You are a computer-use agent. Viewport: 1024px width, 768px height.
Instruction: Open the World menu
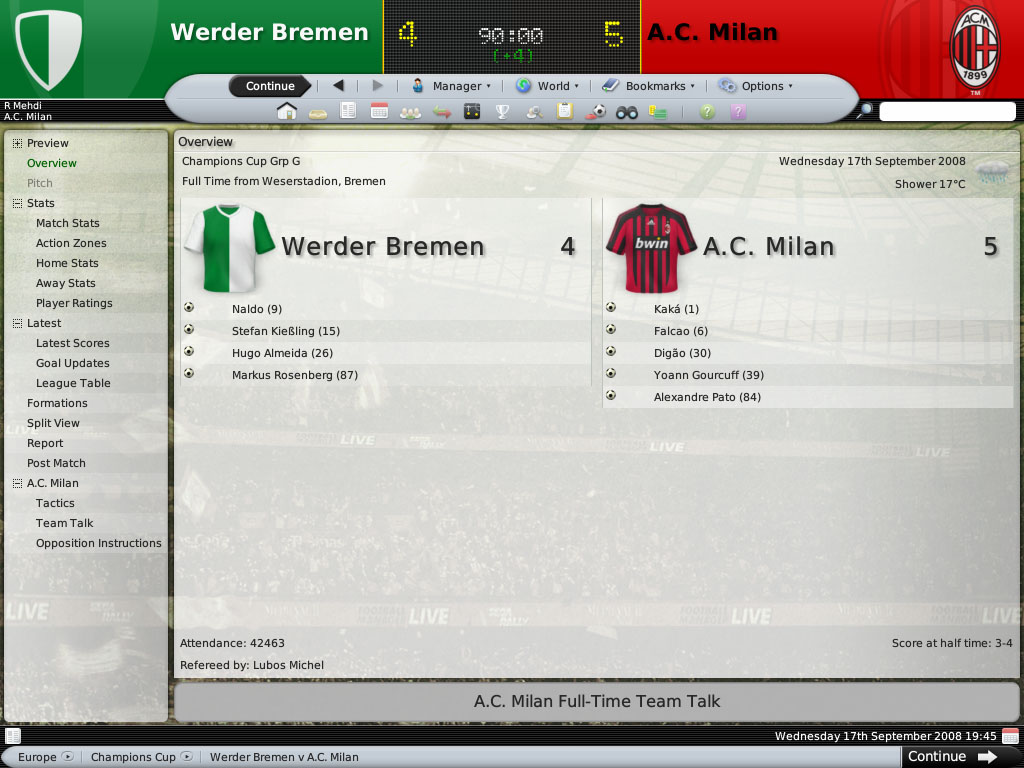547,86
